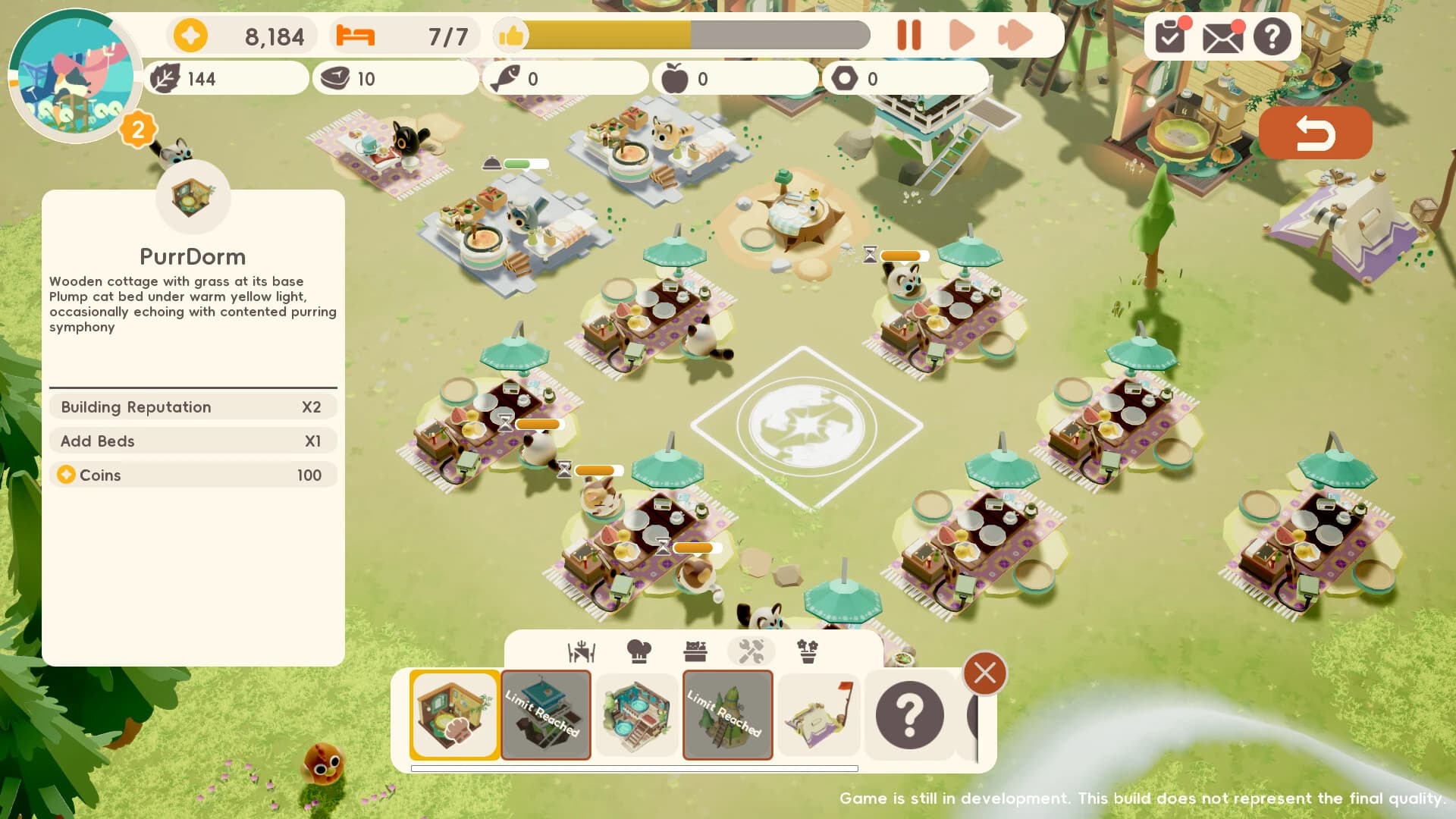The height and width of the screenshot is (819, 1456).
Task: Open the tasks clipboard with notification
Action: click(x=1169, y=36)
